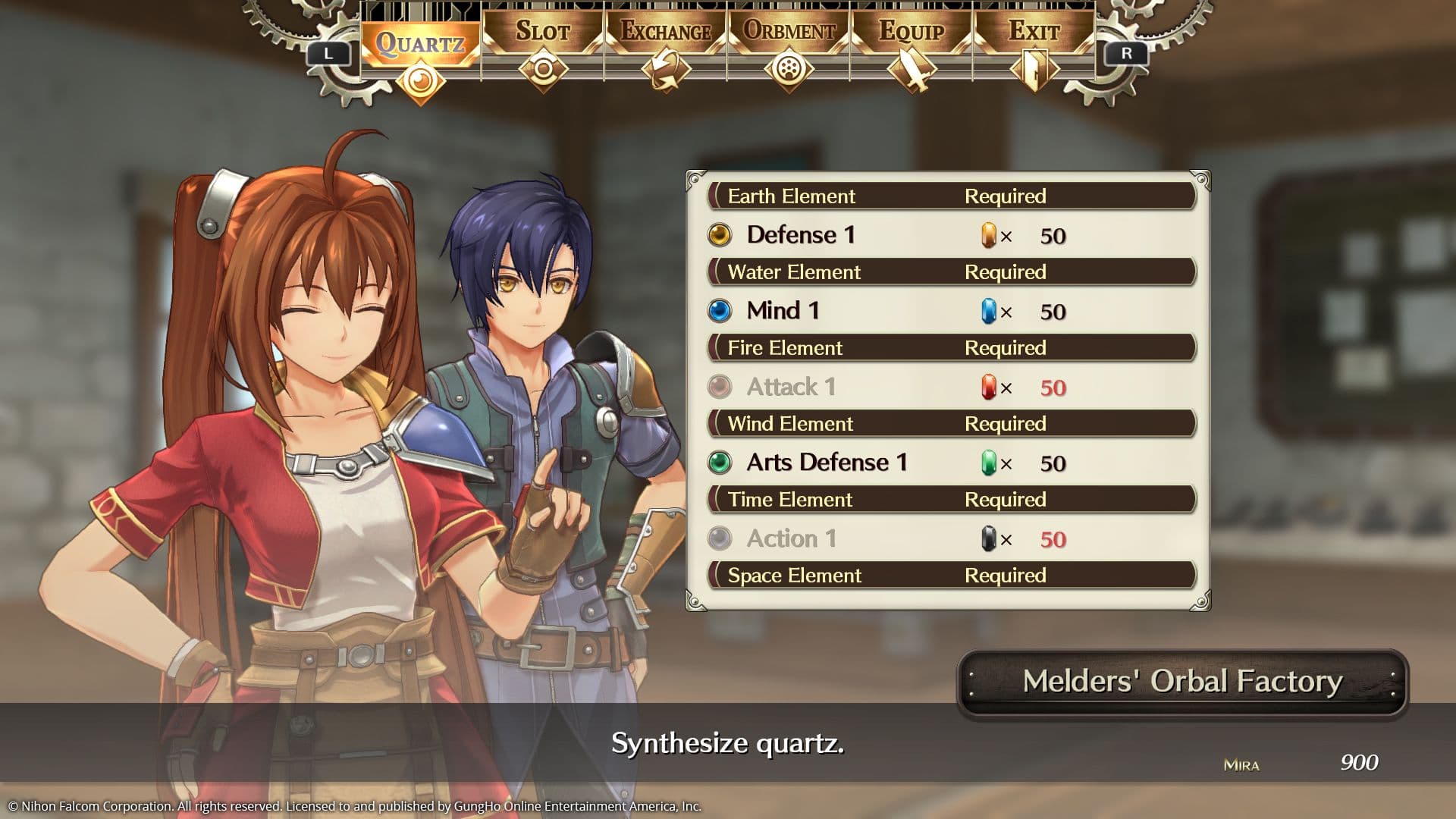
Task: Select the greyed-out Attack 1 quartz
Action: point(791,387)
